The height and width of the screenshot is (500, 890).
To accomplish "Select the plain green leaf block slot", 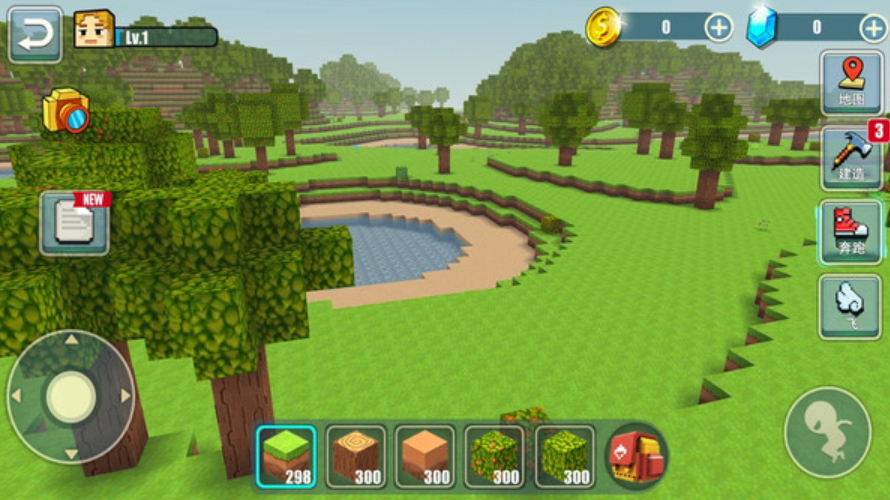I will point(565,457).
